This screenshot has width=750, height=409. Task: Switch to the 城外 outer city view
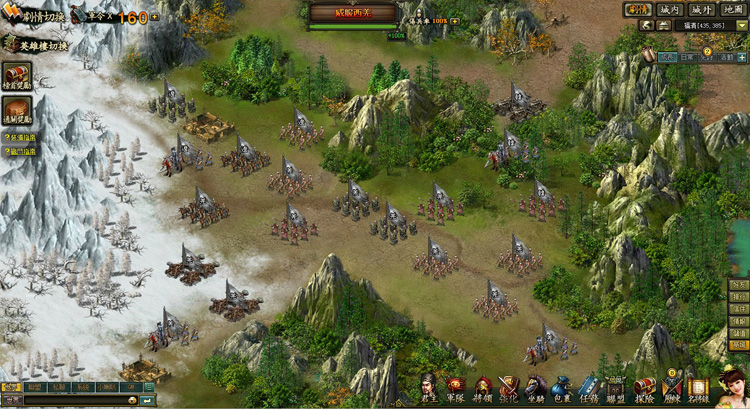pyautogui.click(x=702, y=9)
